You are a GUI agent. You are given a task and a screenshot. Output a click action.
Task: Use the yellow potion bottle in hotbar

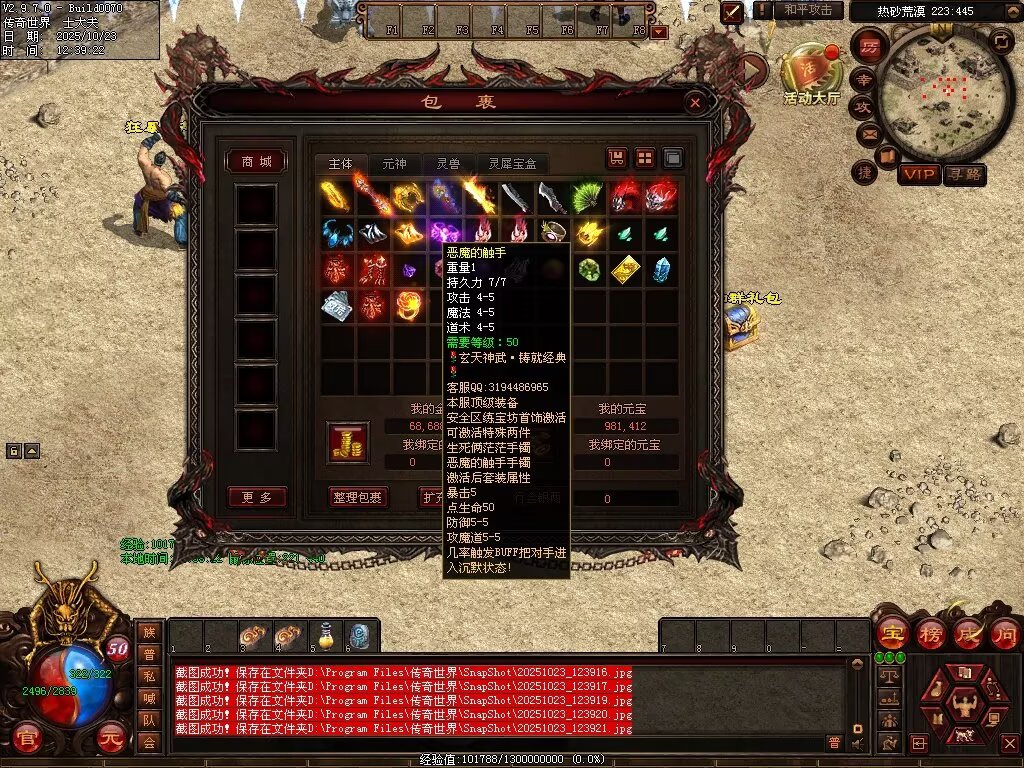point(324,635)
